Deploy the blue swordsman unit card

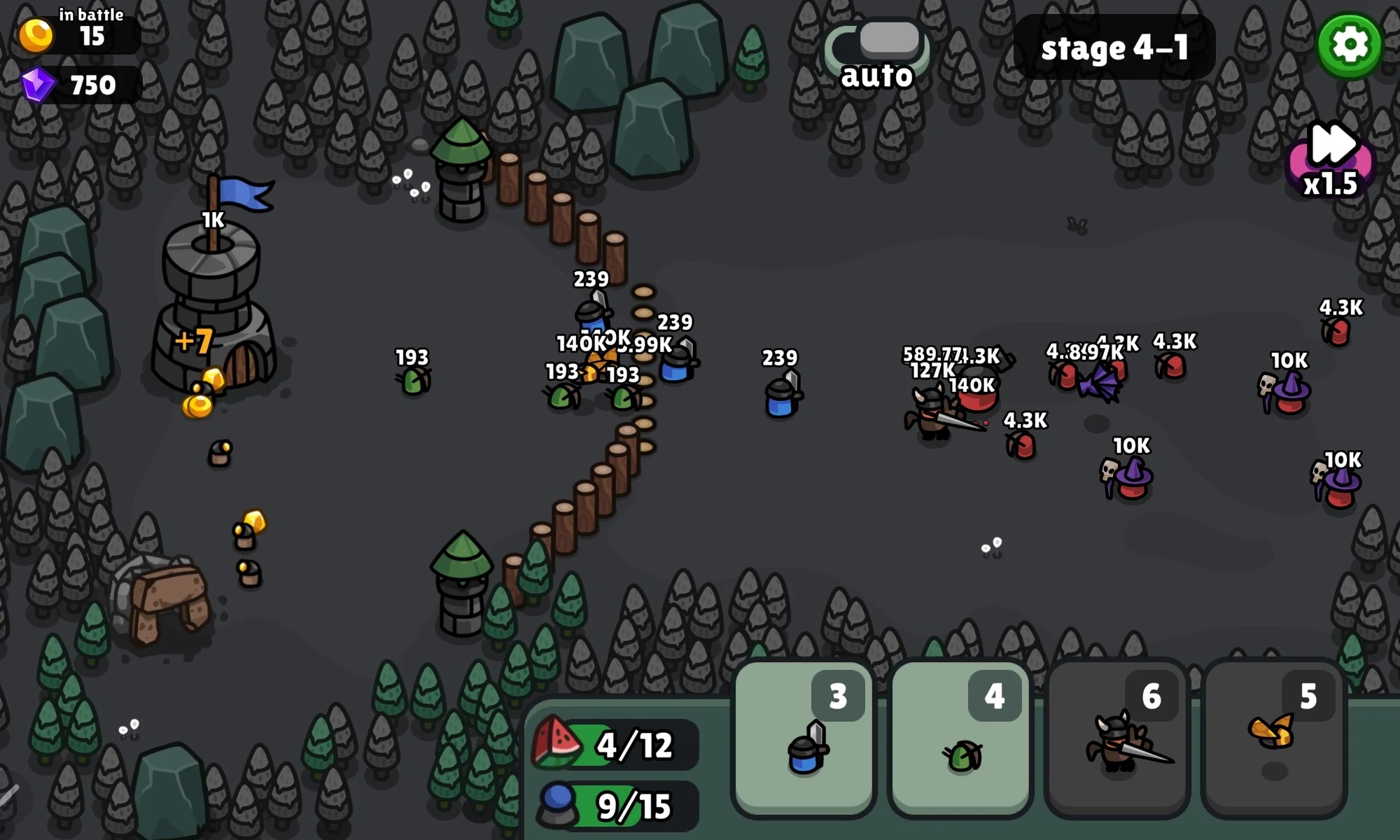804,739
